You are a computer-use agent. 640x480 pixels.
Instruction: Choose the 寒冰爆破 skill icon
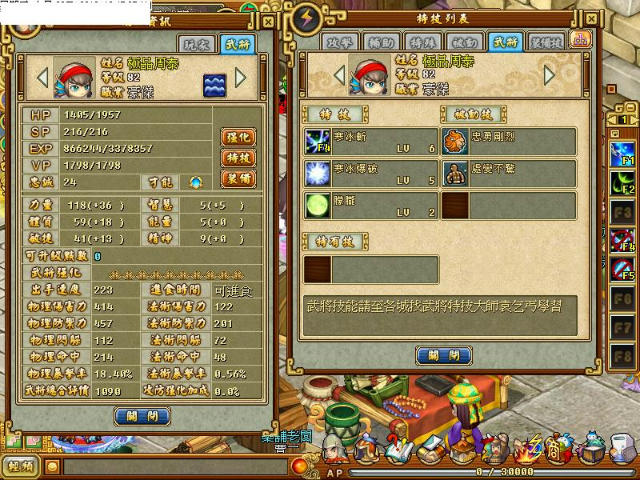coord(317,173)
